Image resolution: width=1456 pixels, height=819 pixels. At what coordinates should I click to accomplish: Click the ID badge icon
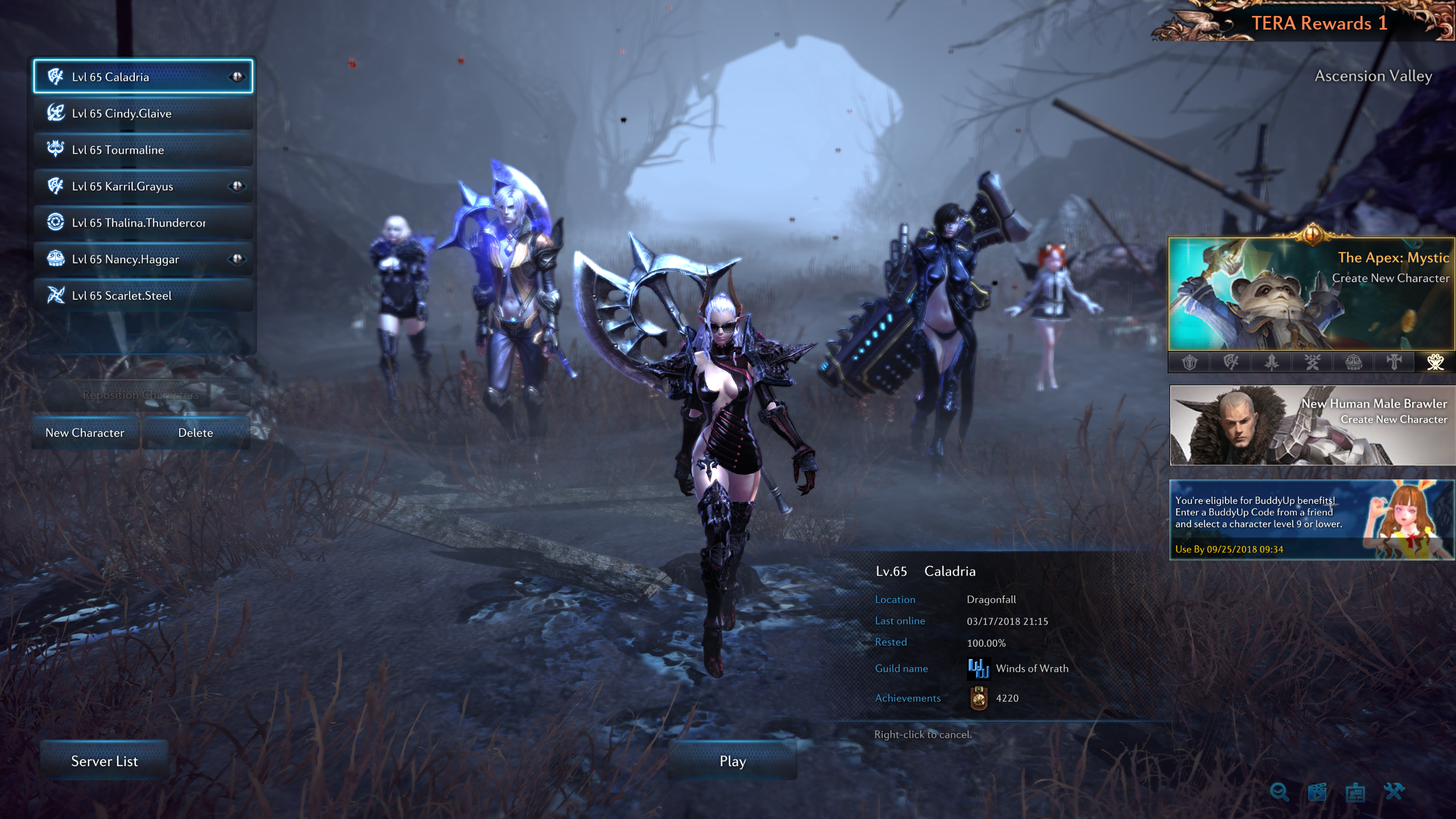1355,791
